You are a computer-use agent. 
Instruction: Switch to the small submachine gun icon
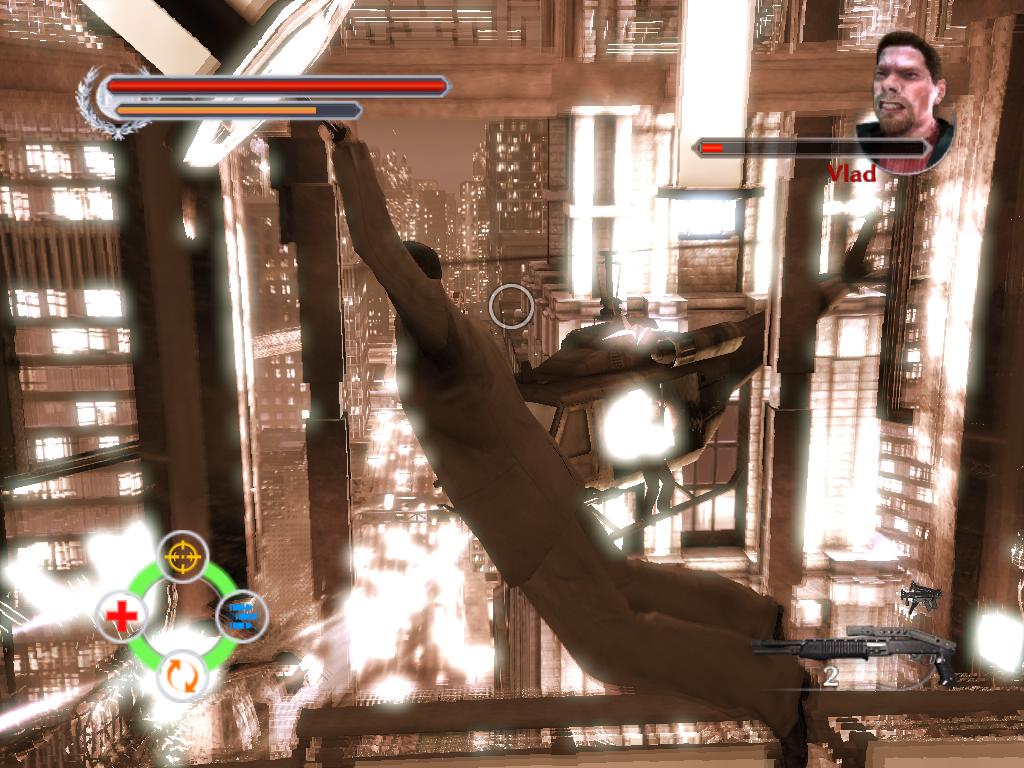(x=920, y=597)
